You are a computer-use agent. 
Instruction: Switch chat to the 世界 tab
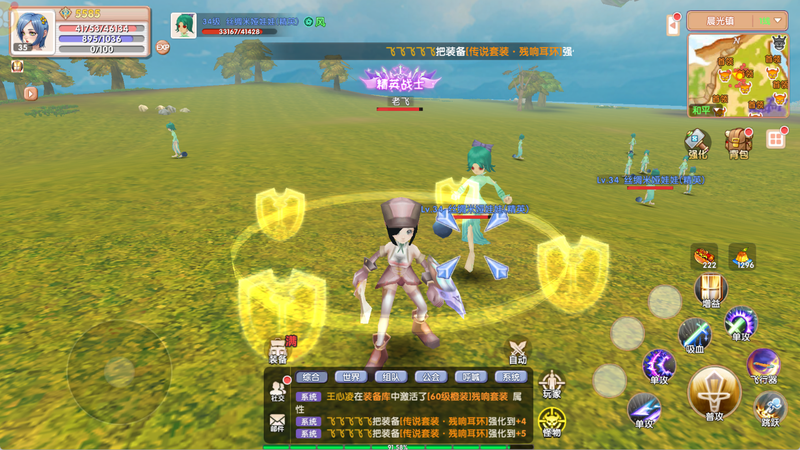[x=351, y=377]
